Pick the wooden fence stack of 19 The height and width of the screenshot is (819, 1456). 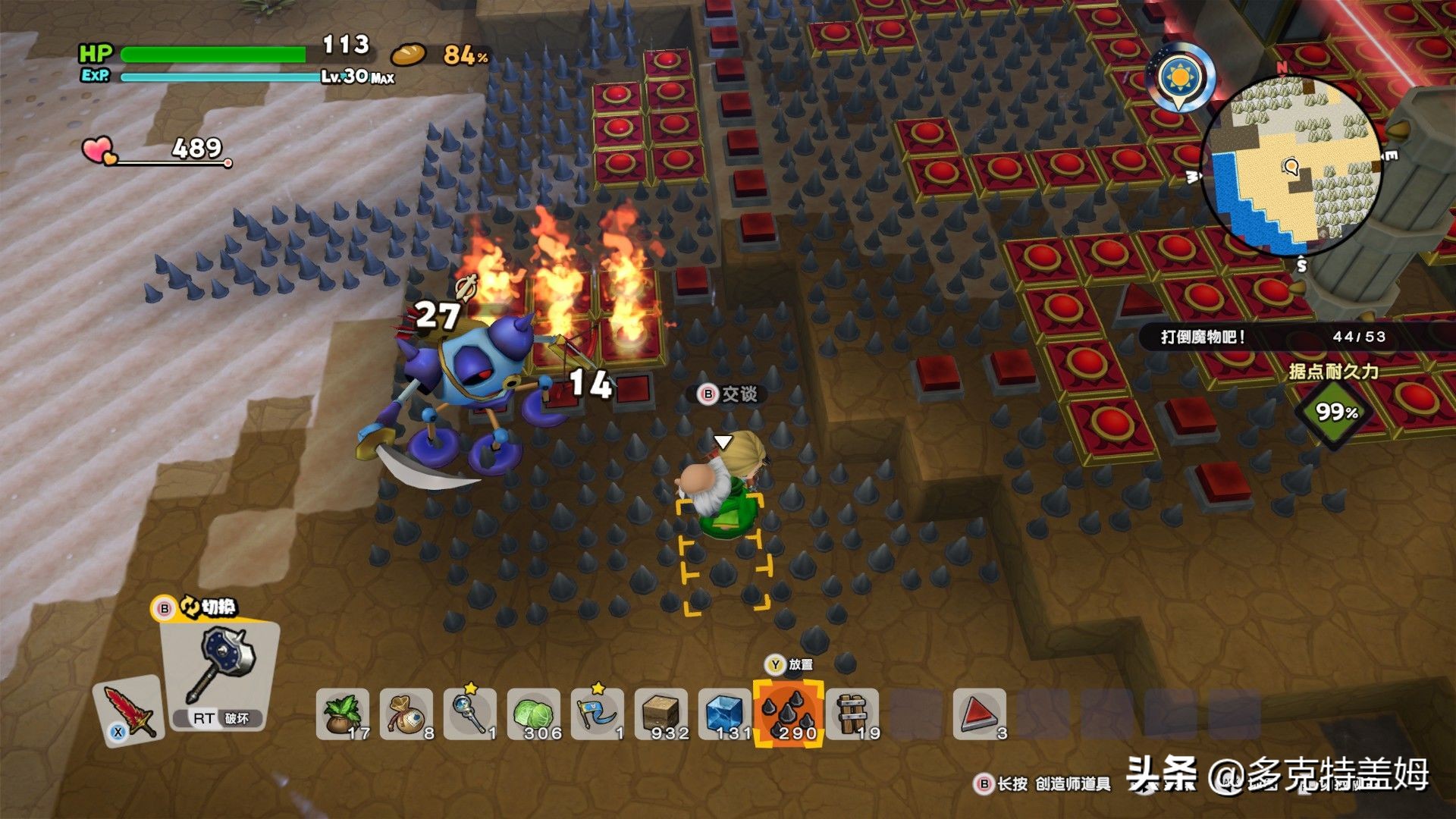pyautogui.click(x=852, y=714)
